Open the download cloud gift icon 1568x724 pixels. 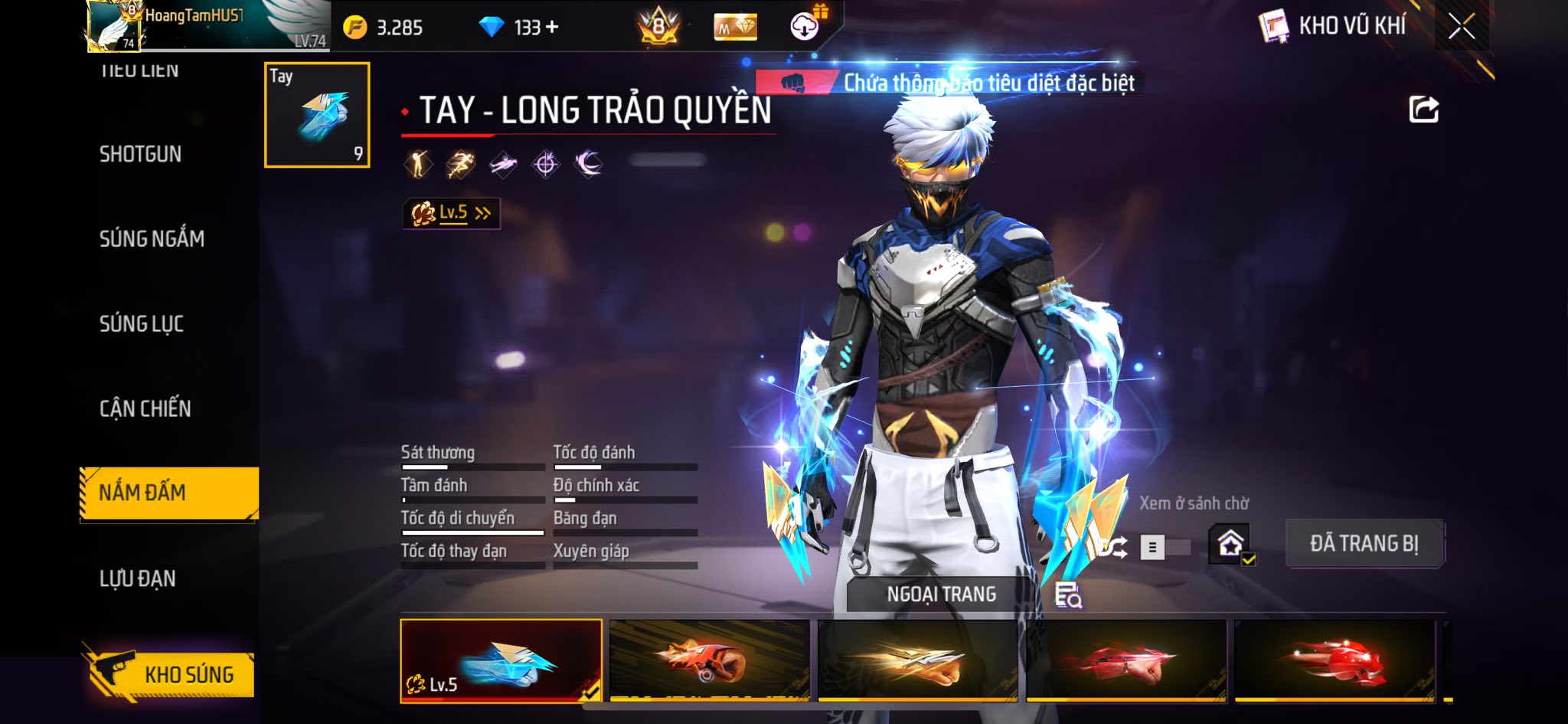[805, 26]
